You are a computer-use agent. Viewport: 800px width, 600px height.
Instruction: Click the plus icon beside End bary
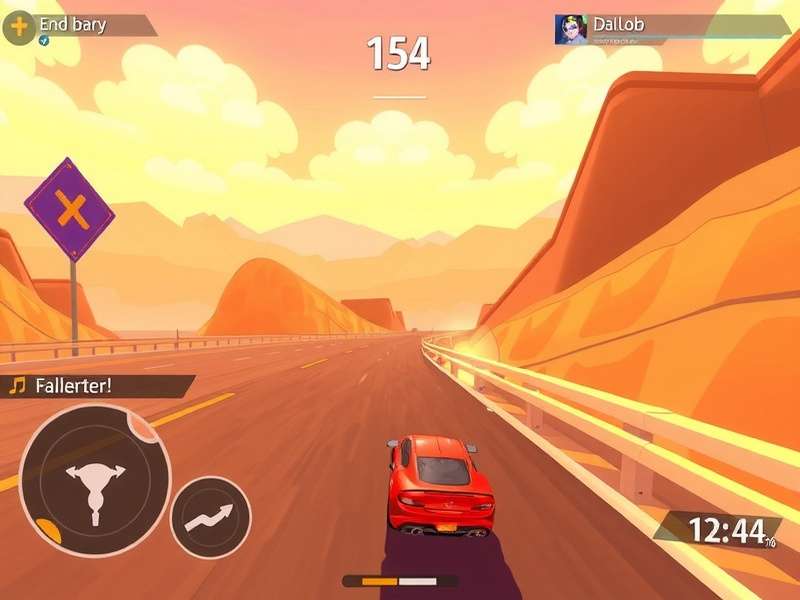click(19, 26)
